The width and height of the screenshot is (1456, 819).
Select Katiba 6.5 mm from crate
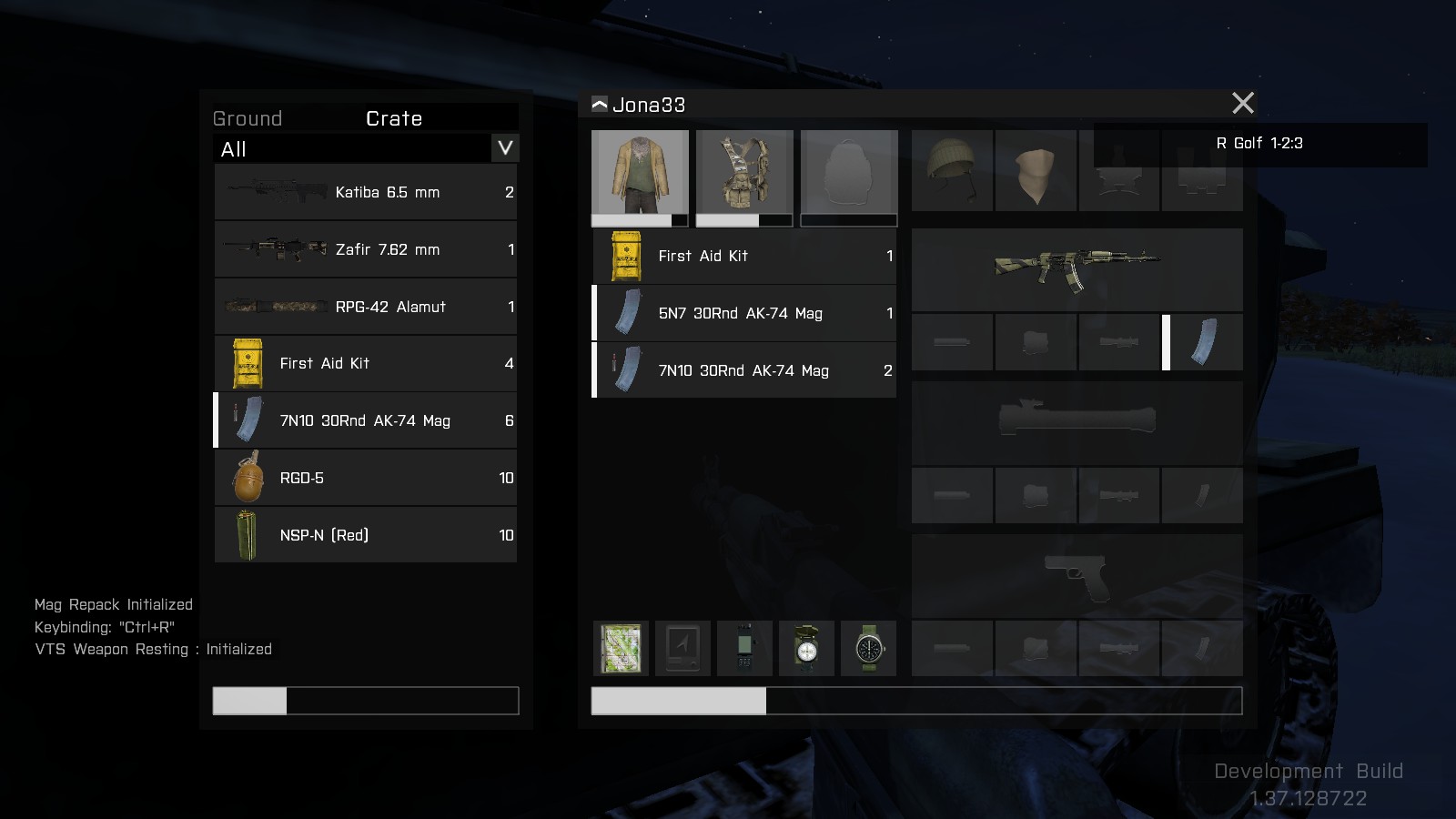point(366,192)
